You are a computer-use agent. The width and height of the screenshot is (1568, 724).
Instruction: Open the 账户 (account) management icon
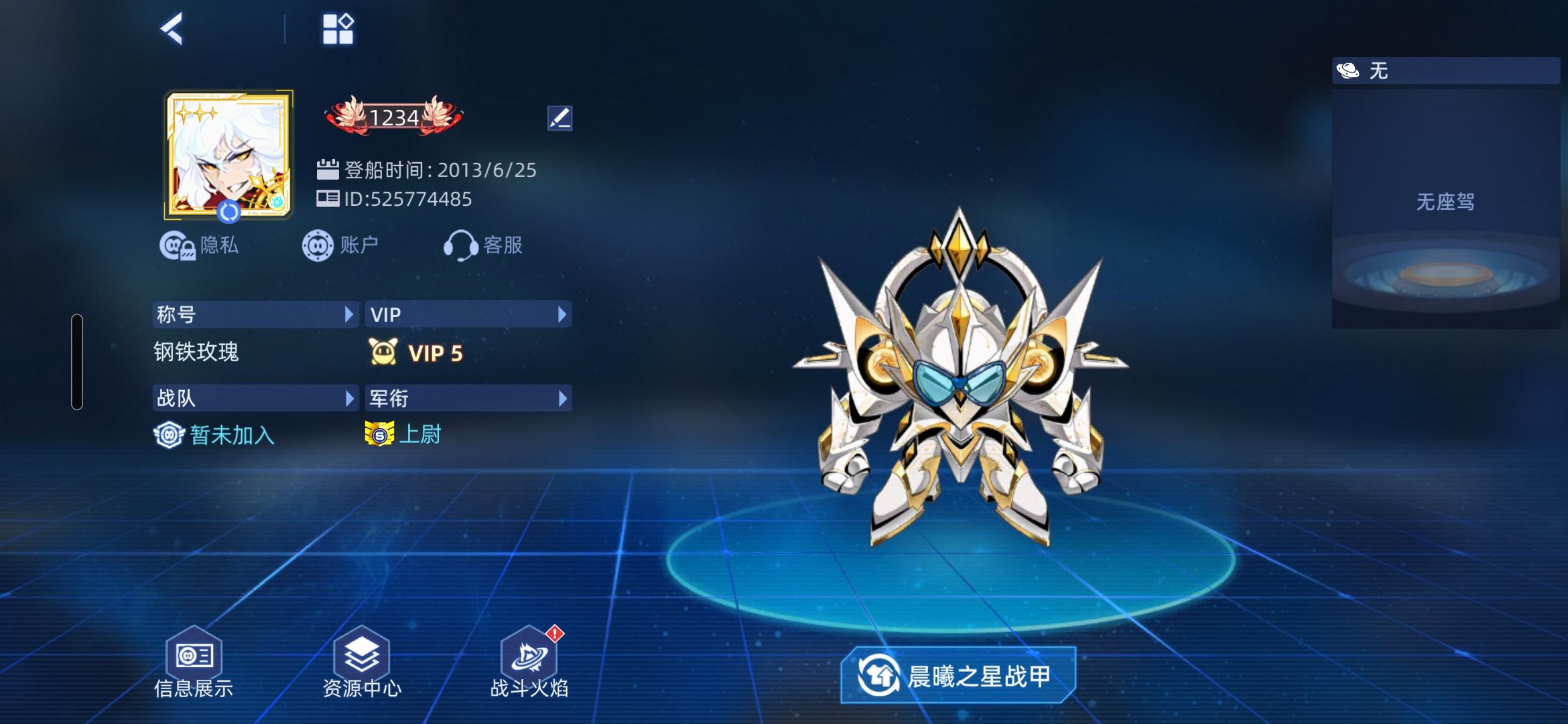point(318,245)
